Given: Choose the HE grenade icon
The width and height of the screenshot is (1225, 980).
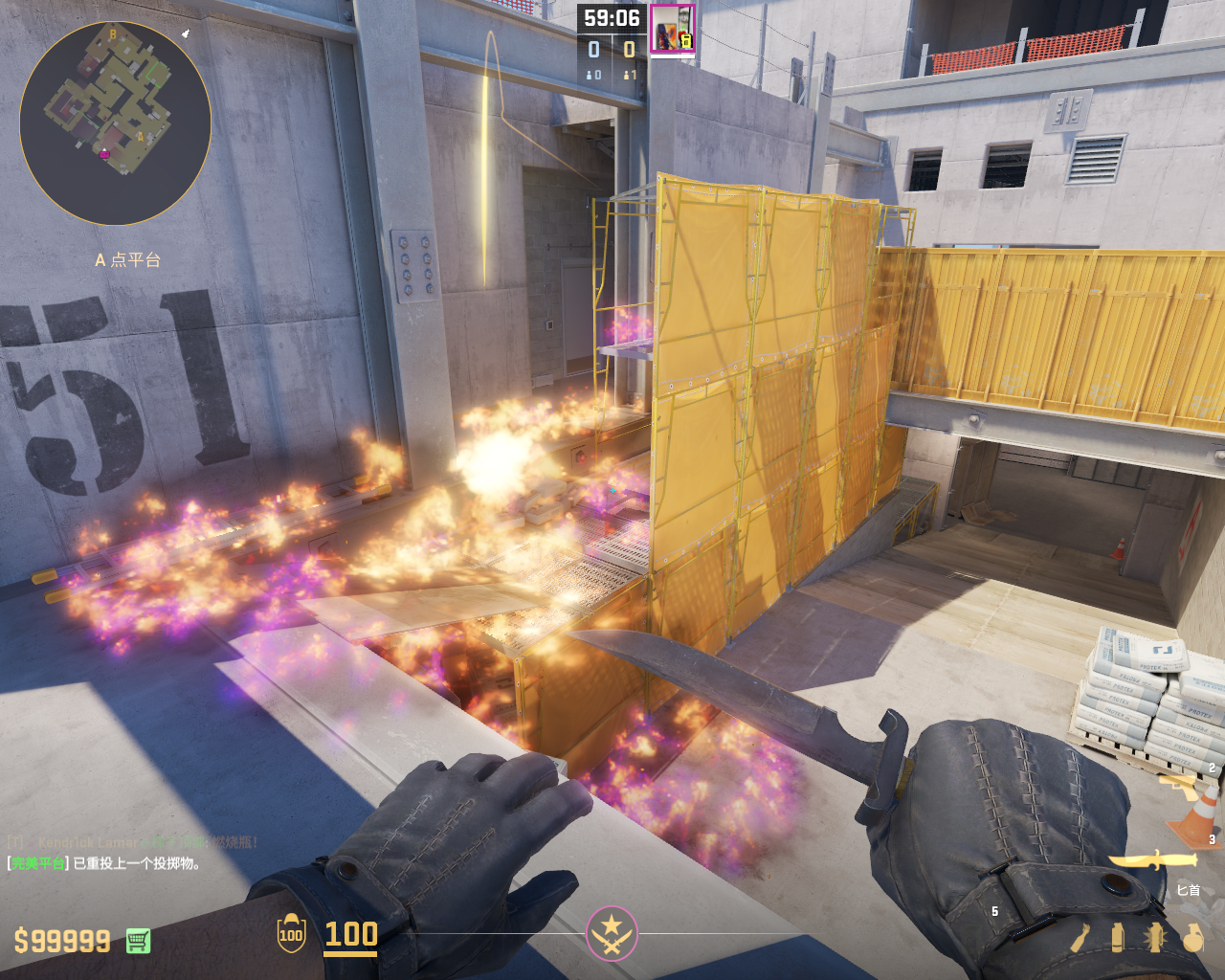Looking at the screenshot, I should tap(1192, 938).
